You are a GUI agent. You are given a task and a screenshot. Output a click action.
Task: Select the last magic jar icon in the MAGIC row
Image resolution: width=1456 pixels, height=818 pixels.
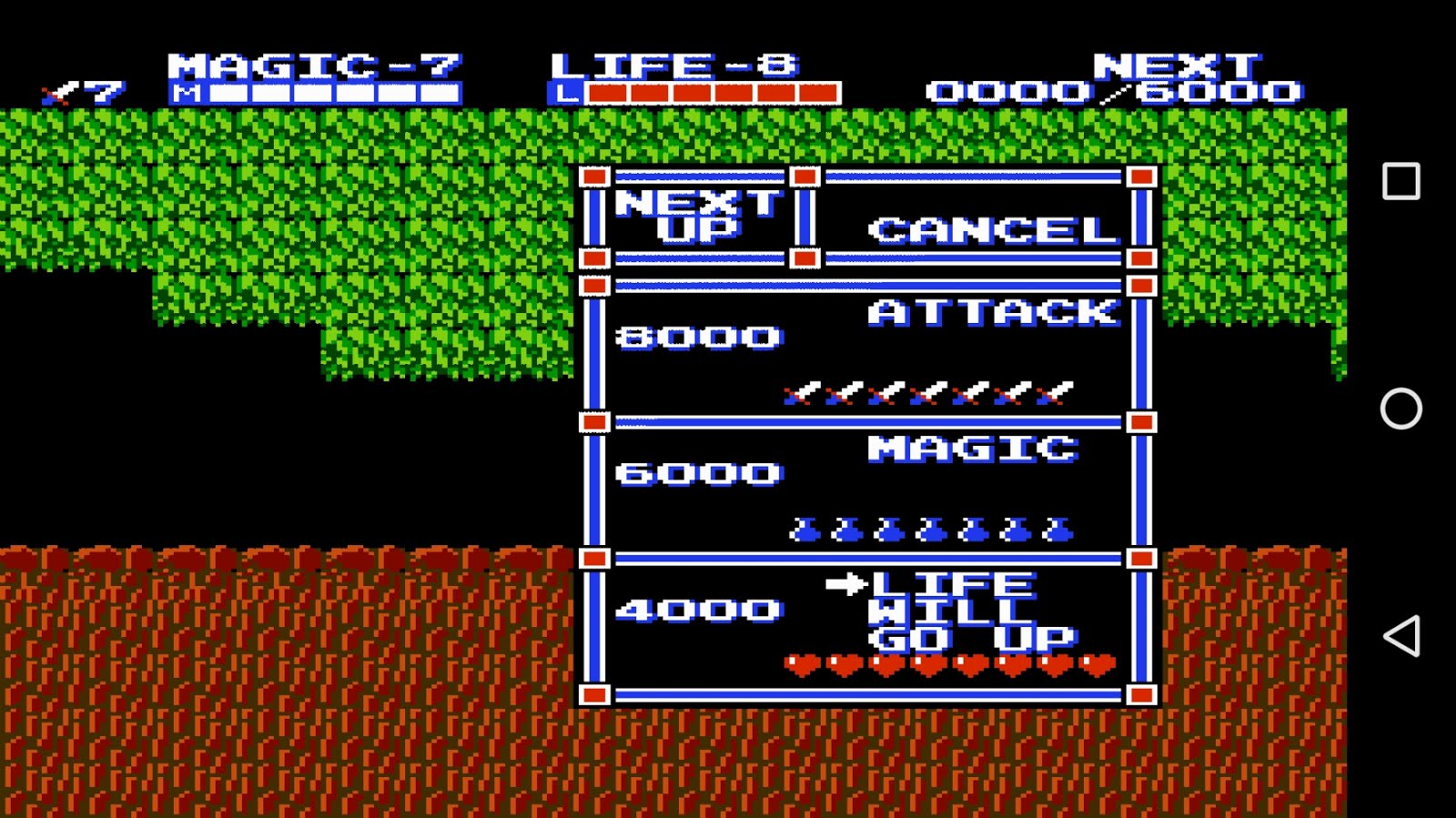(1056, 528)
